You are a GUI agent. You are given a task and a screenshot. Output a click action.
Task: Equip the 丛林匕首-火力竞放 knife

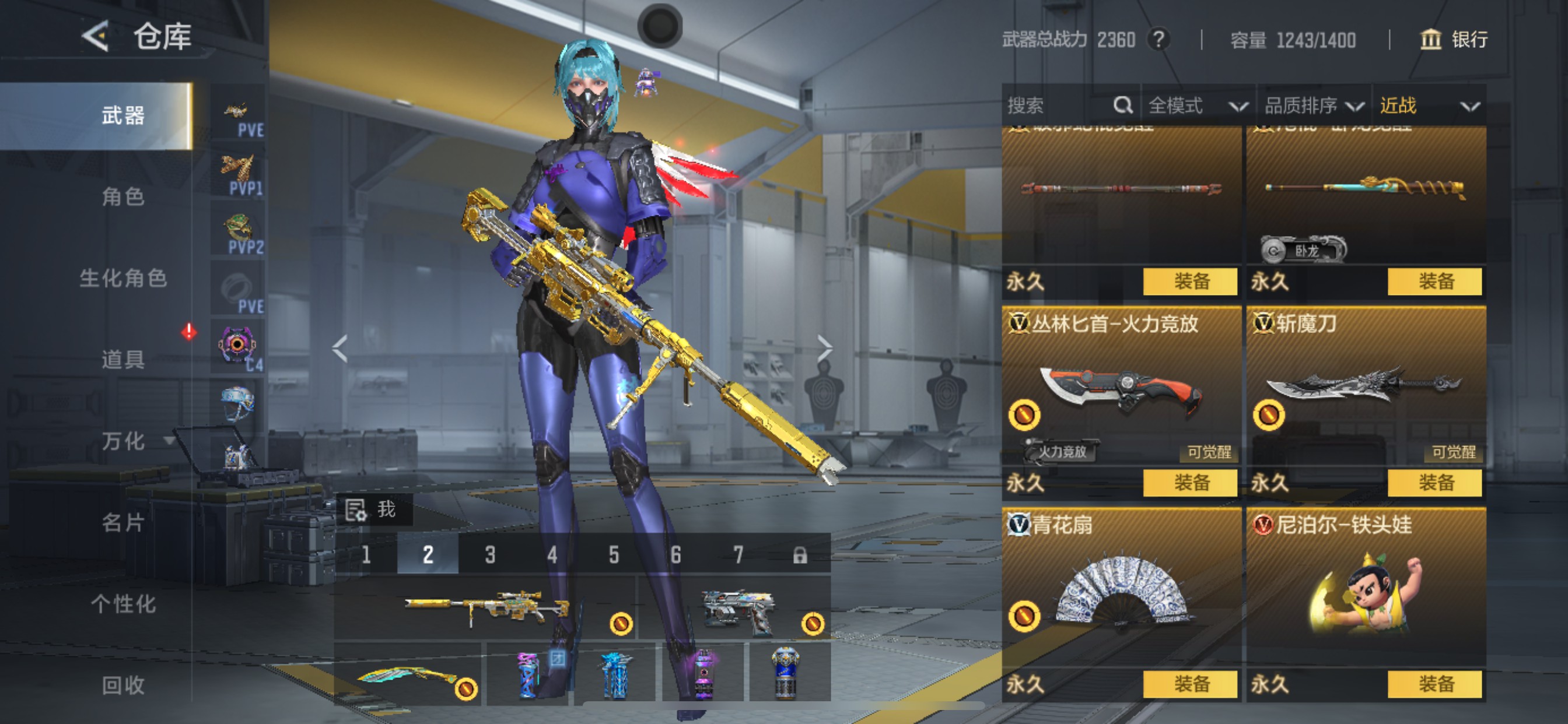coord(1190,483)
